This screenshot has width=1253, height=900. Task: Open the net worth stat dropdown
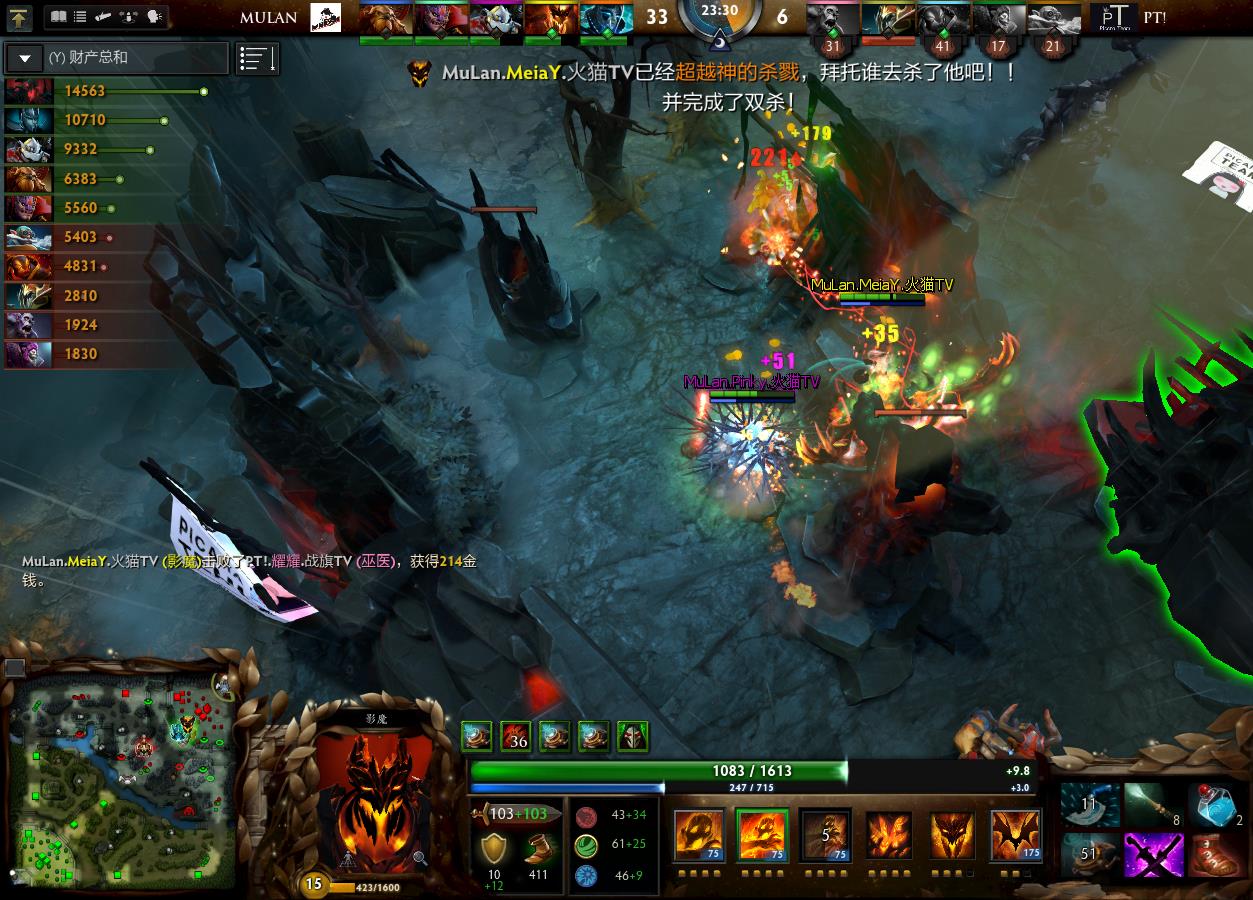click(x=25, y=58)
